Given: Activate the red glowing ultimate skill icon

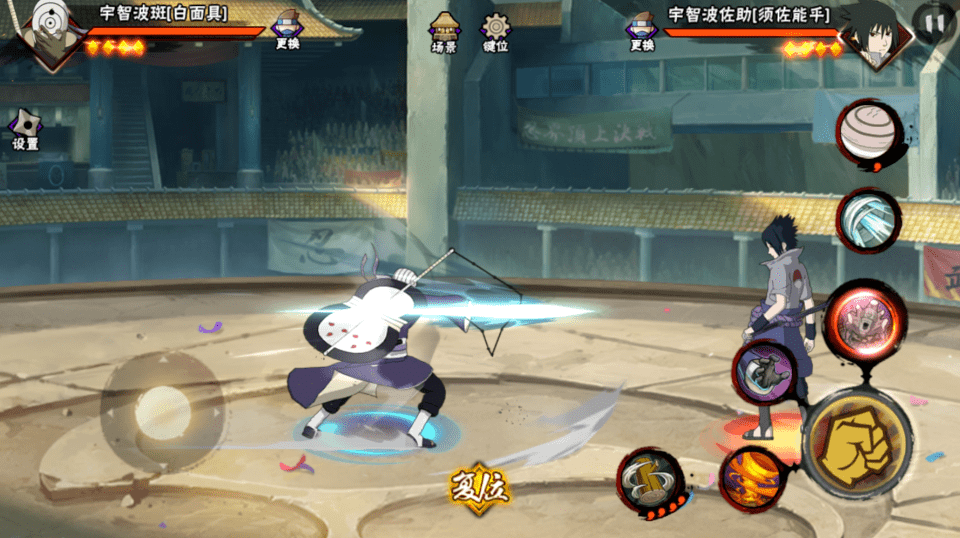Looking at the screenshot, I should click(x=864, y=320).
